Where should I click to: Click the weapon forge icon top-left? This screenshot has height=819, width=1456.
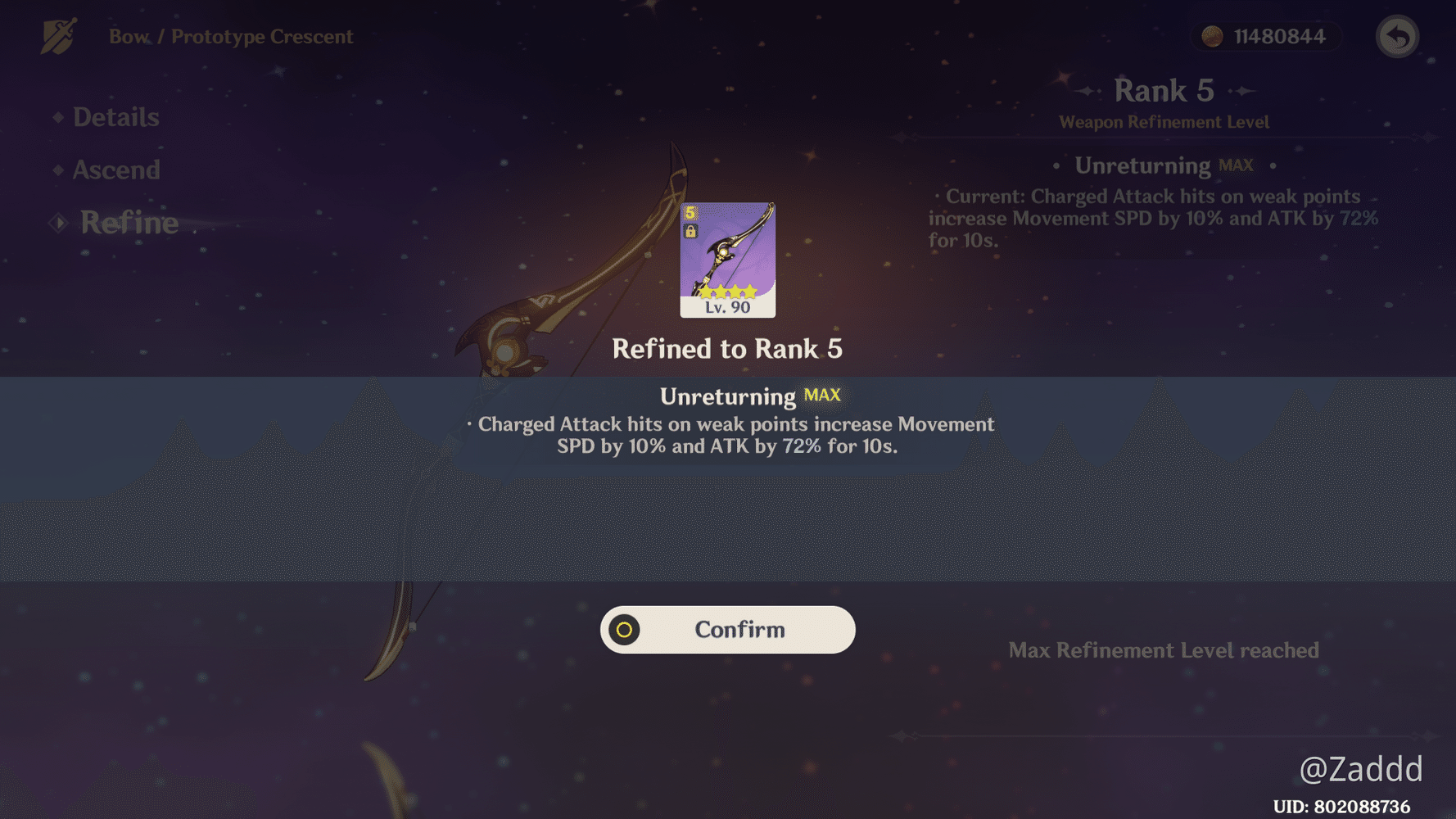[58, 36]
